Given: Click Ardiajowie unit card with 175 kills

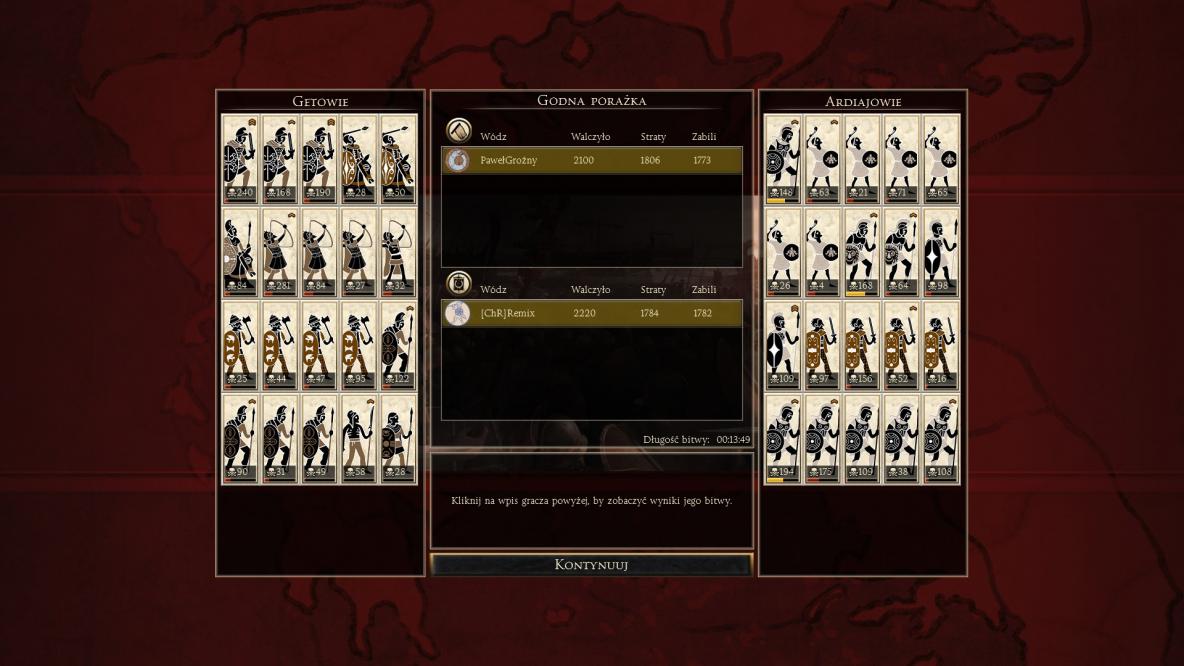Looking at the screenshot, I should point(823,439).
